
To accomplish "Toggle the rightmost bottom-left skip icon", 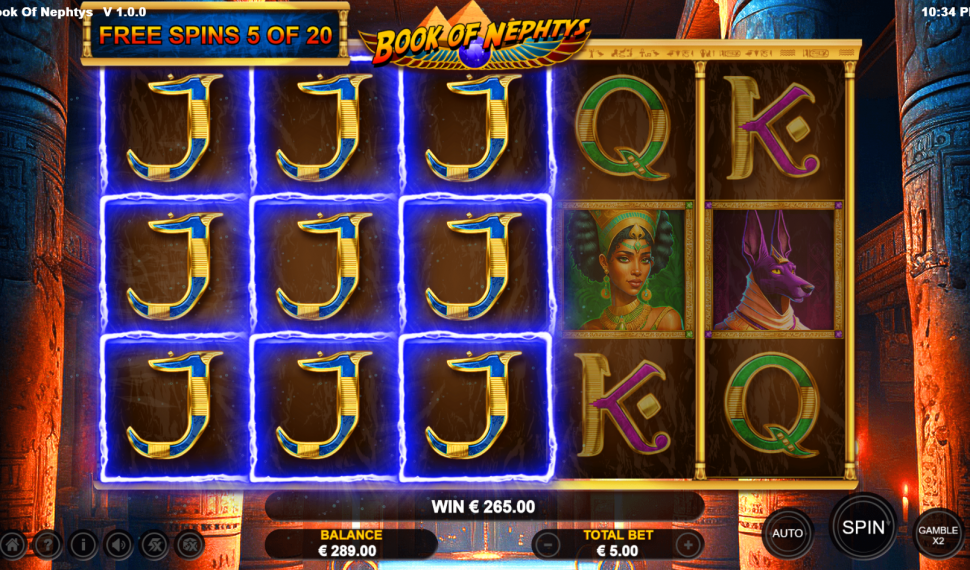I will [x=190, y=545].
